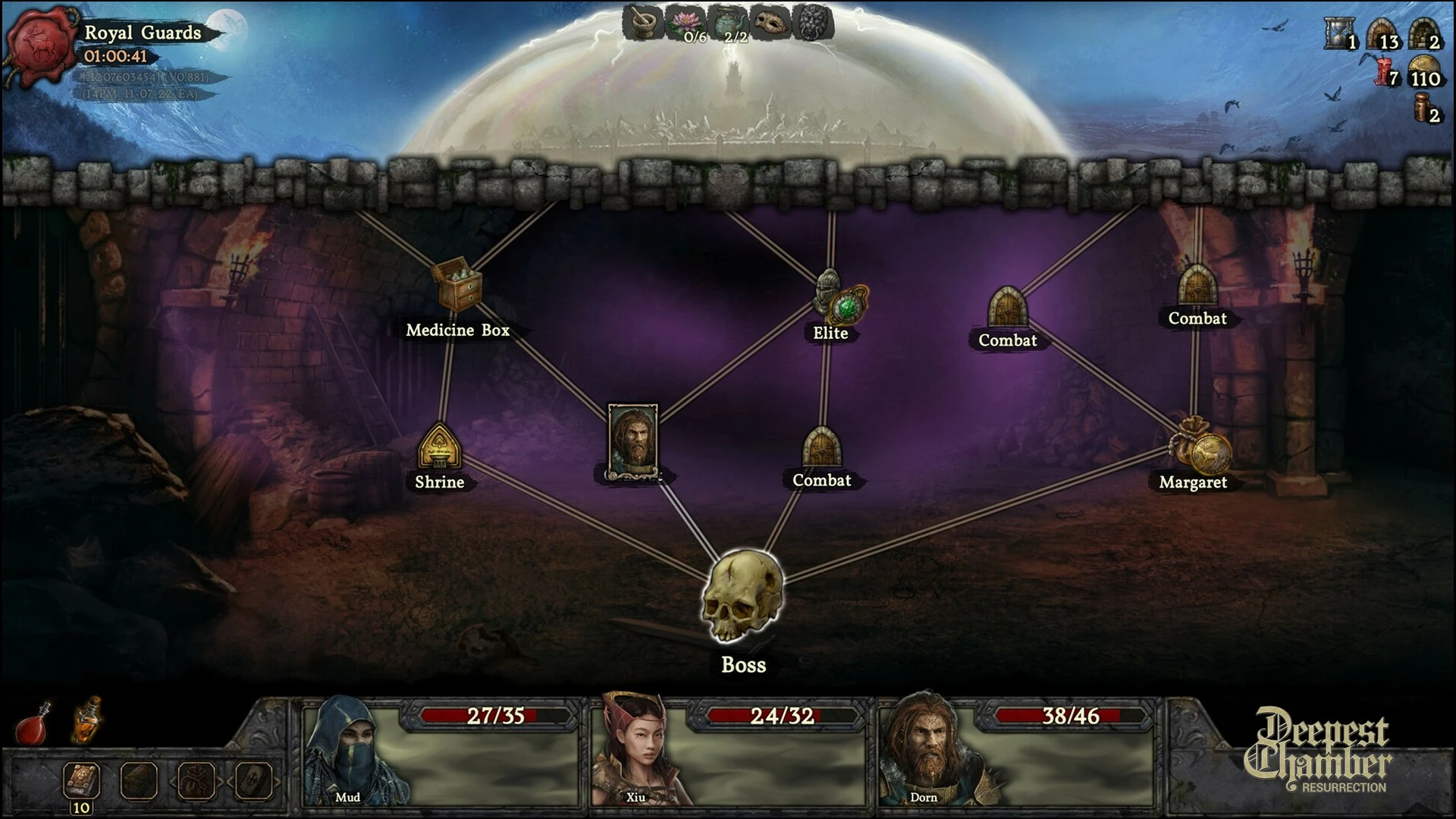This screenshot has height=819, width=1456.
Task: Select the mortar and pestle relic
Action: click(644, 23)
